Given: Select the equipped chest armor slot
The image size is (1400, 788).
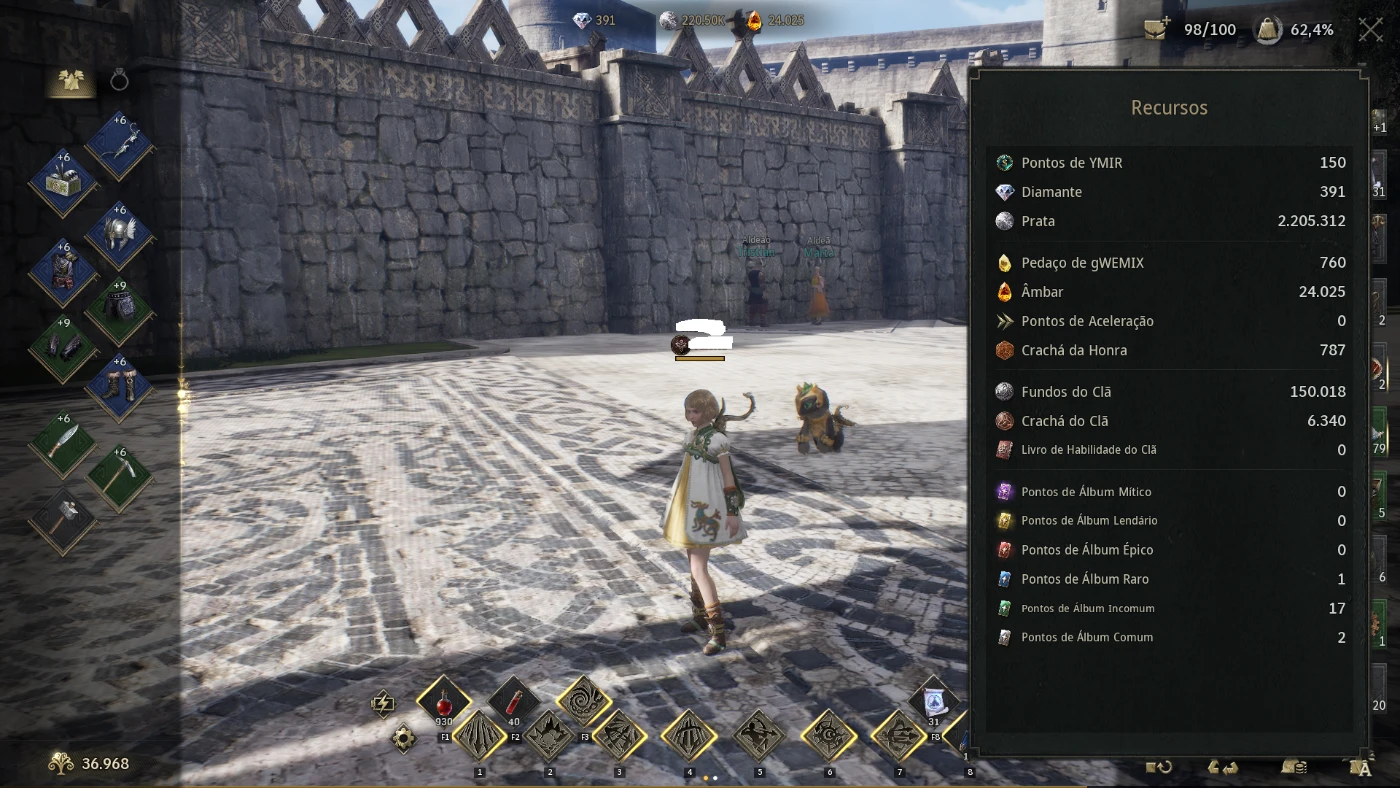Looking at the screenshot, I should (x=63, y=273).
